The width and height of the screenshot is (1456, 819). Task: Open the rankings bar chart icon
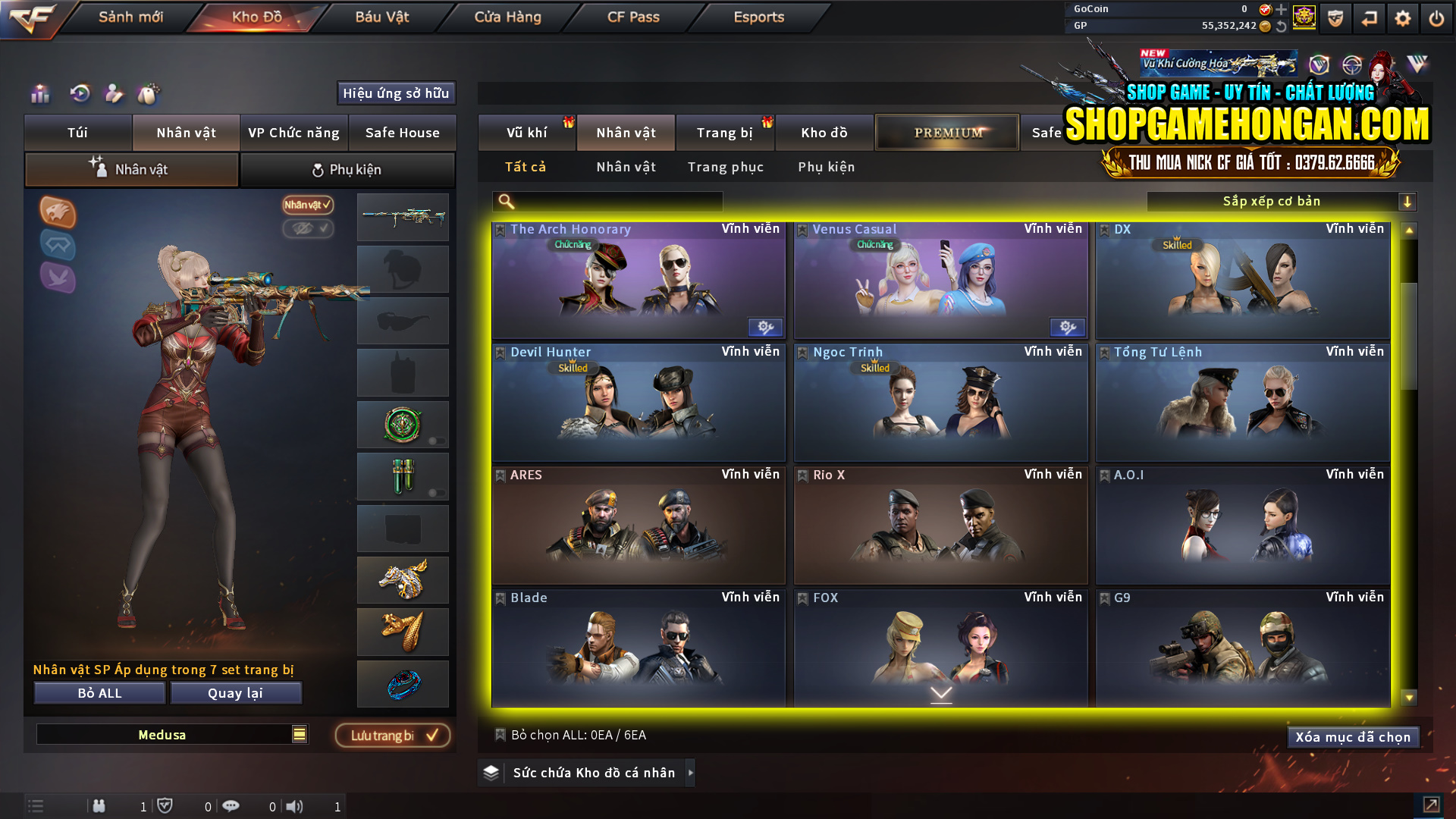click(39, 94)
